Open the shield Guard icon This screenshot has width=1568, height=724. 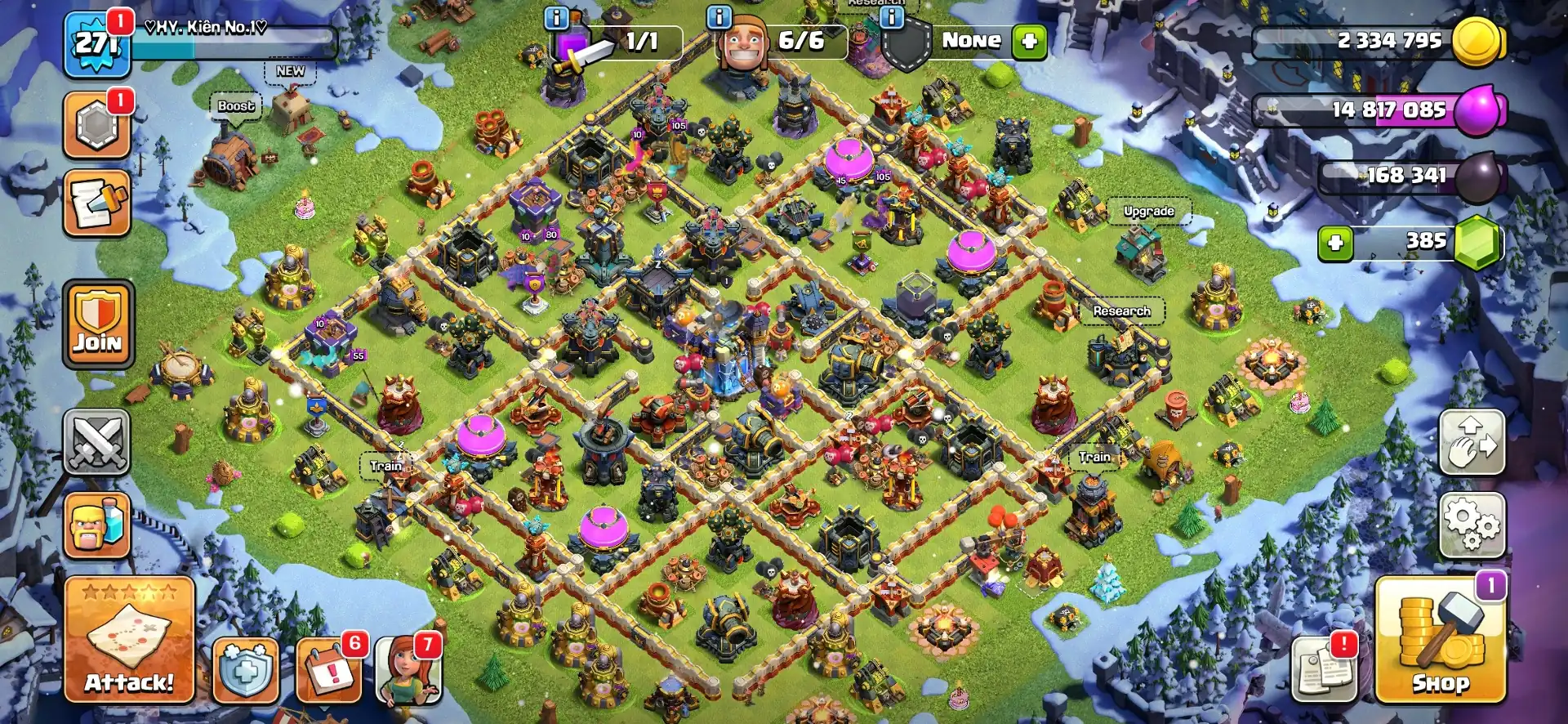tap(245, 668)
